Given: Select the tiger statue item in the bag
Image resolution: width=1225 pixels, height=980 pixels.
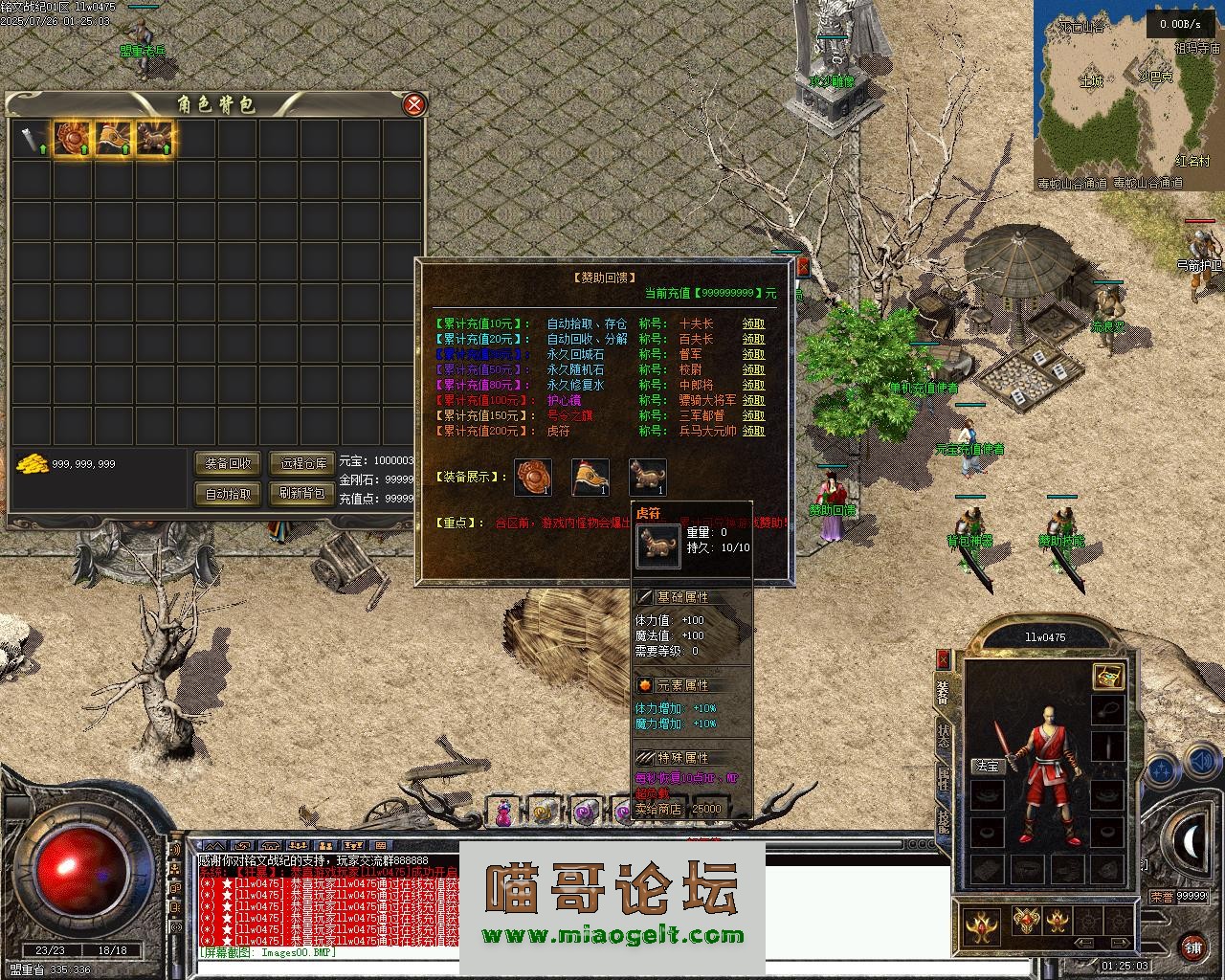Looking at the screenshot, I should pyautogui.click(x=154, y=140).
